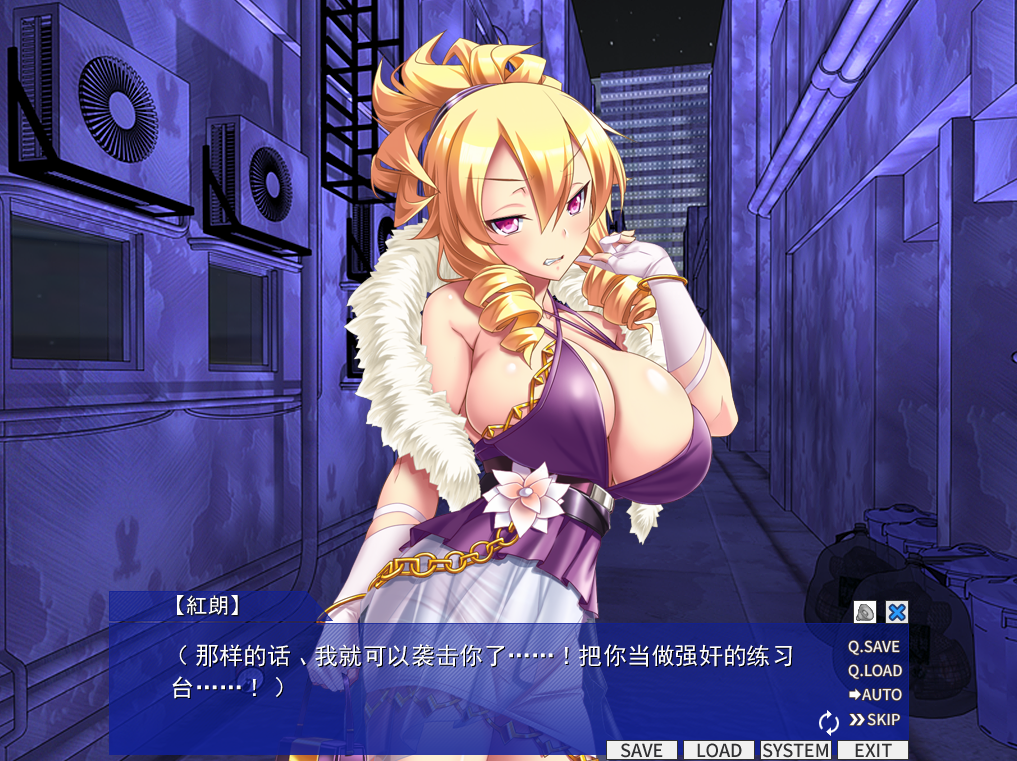Toggle AUTO text advance
Screen dimensions: 1017x761
pyautogui.click(x=875, y=695)
